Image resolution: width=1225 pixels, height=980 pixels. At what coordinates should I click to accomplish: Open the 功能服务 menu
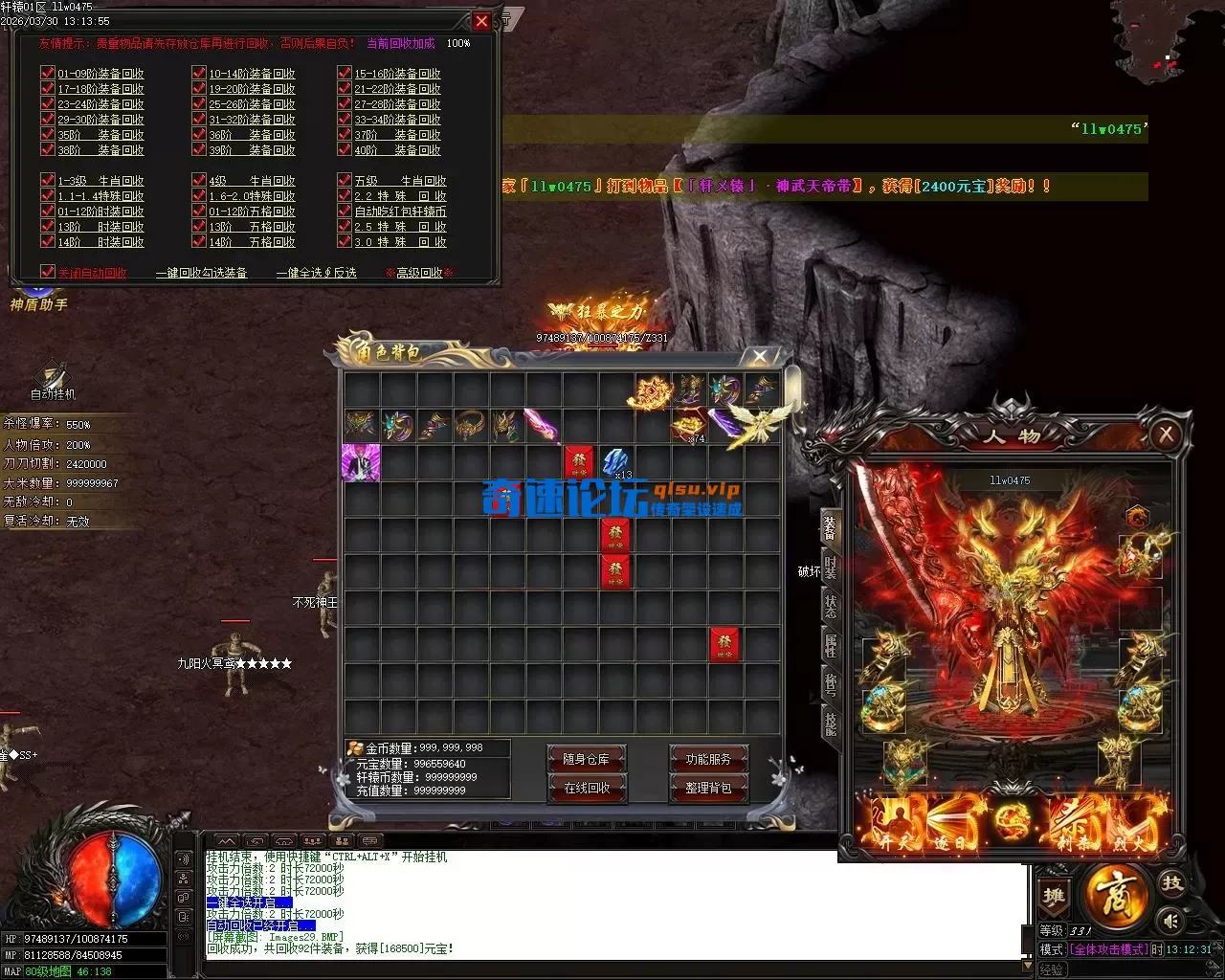708,759
